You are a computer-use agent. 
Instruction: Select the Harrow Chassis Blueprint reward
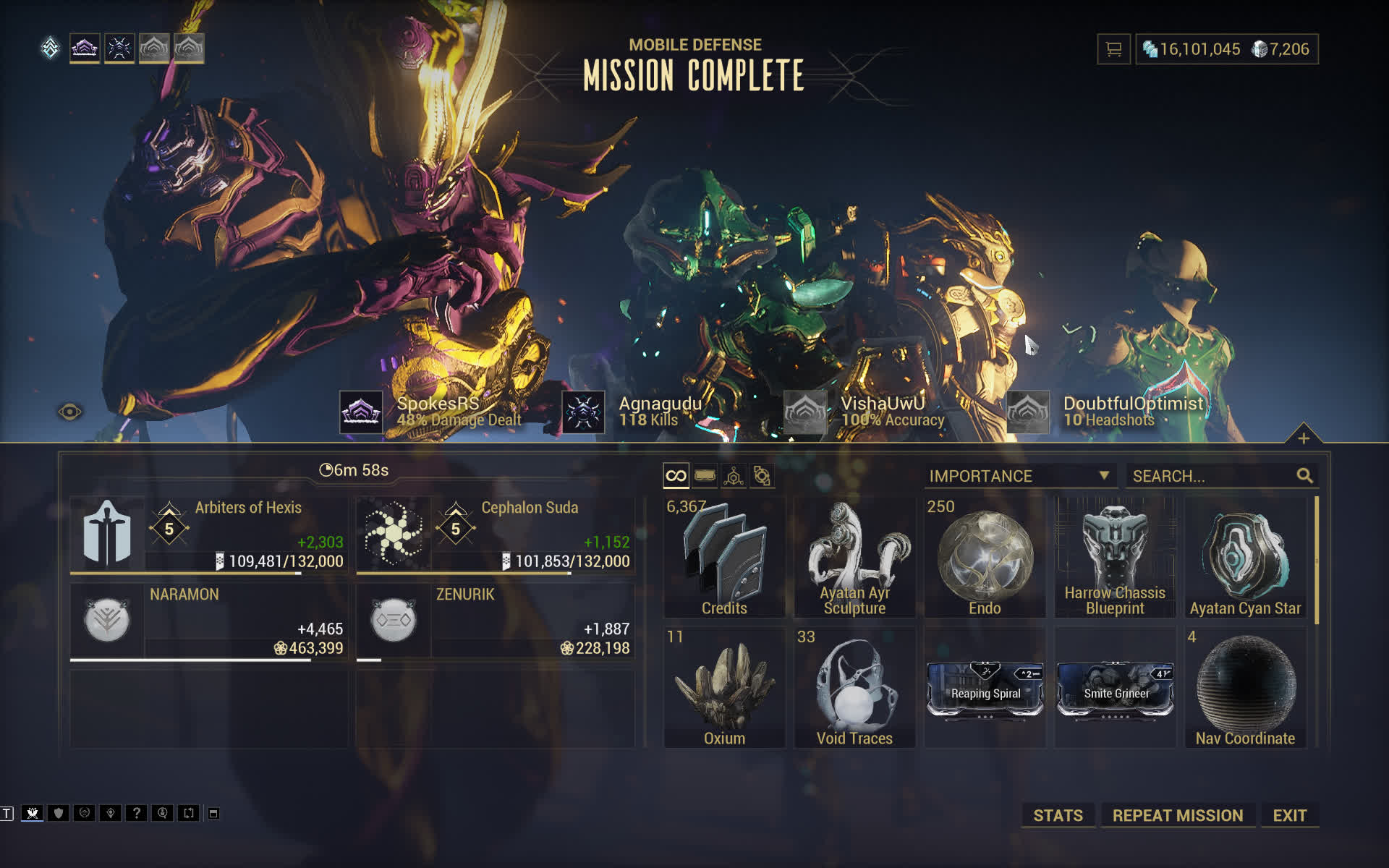[x=1115, y=557]
